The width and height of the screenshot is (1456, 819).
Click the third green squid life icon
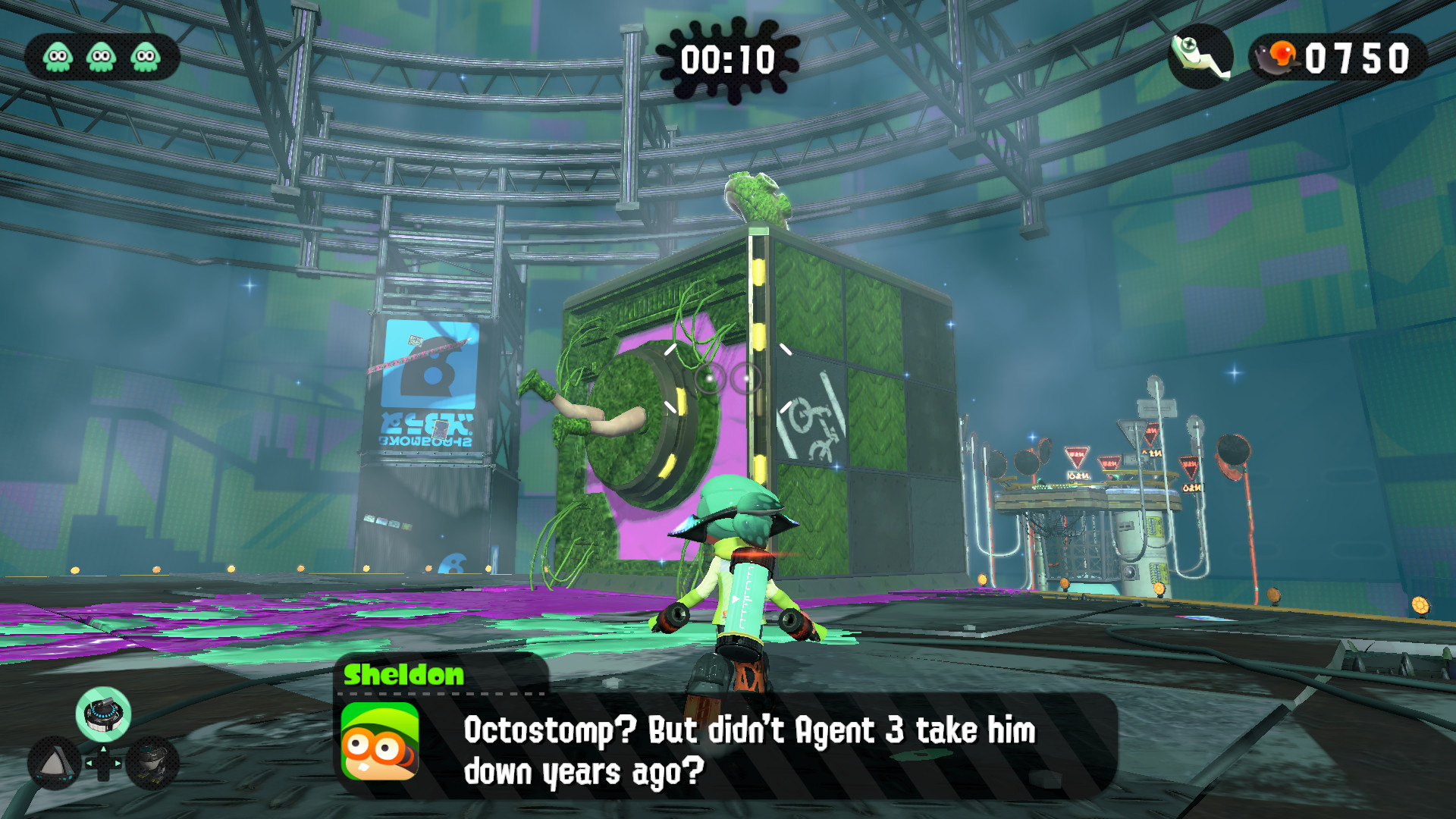point(144,55)
